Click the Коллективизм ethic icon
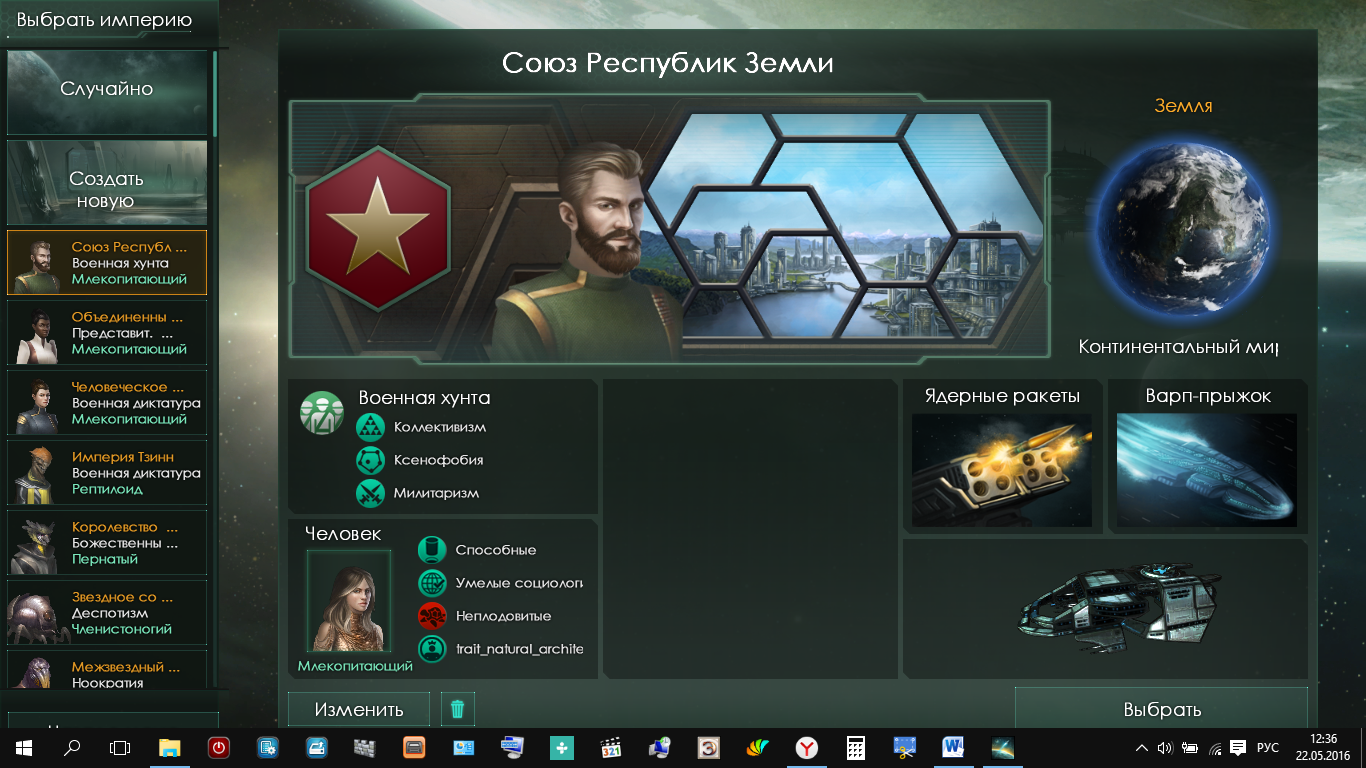The width and height of the screenshot is (1366, 768). pyautogui.click(x=371, y=427)
